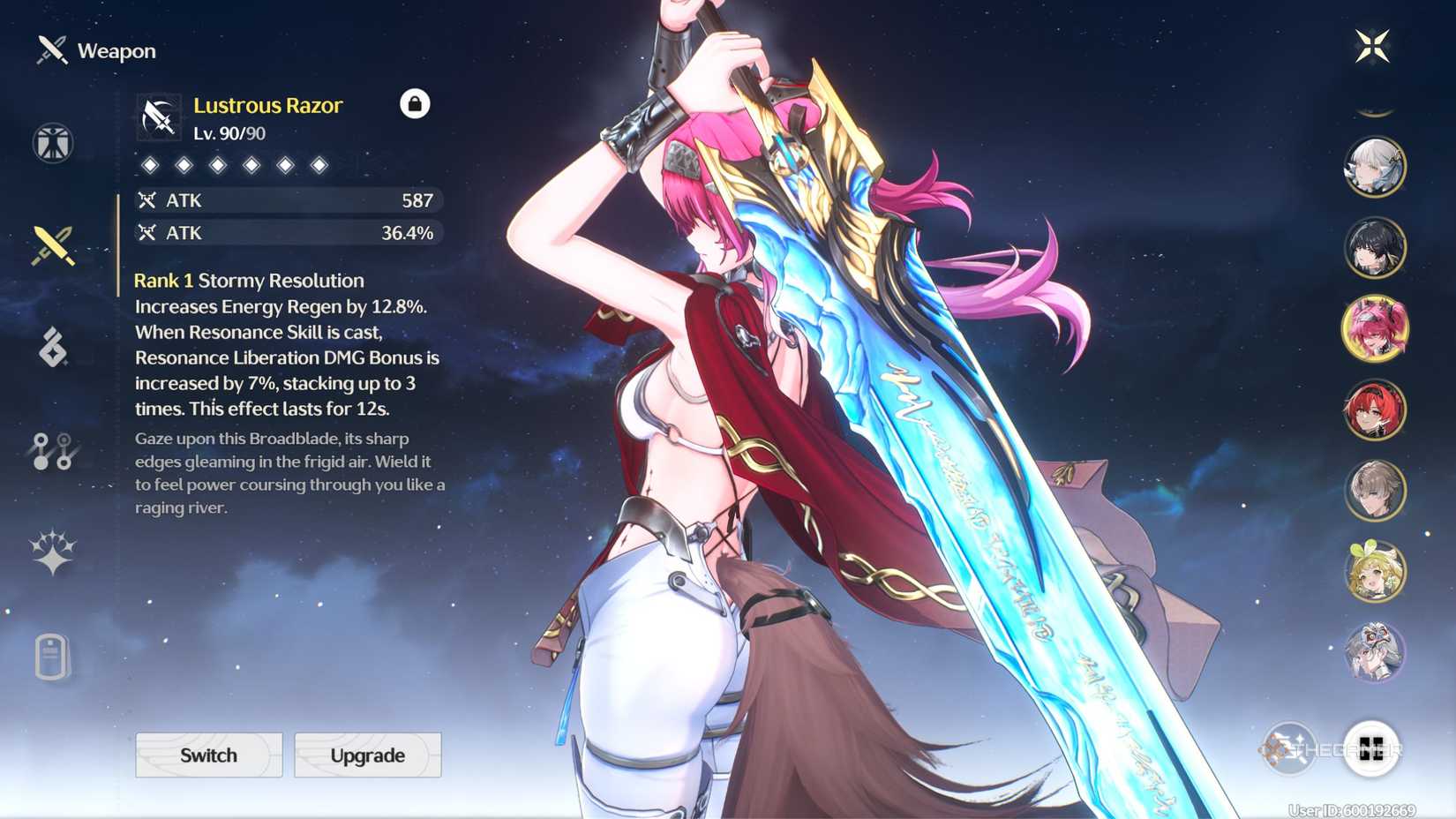The height and width of the screenshot is (819, 1456).
Task: Open the character Overview panel in sidebar
Action: (53, 143)
